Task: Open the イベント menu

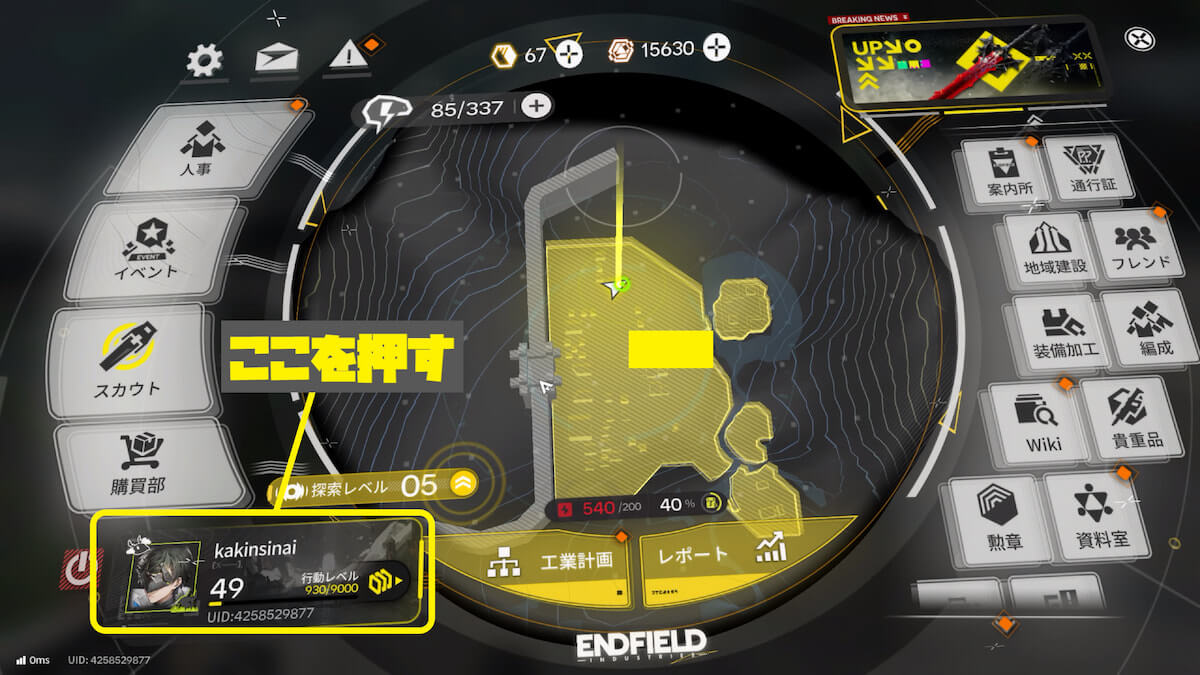Action: [151, 248]
